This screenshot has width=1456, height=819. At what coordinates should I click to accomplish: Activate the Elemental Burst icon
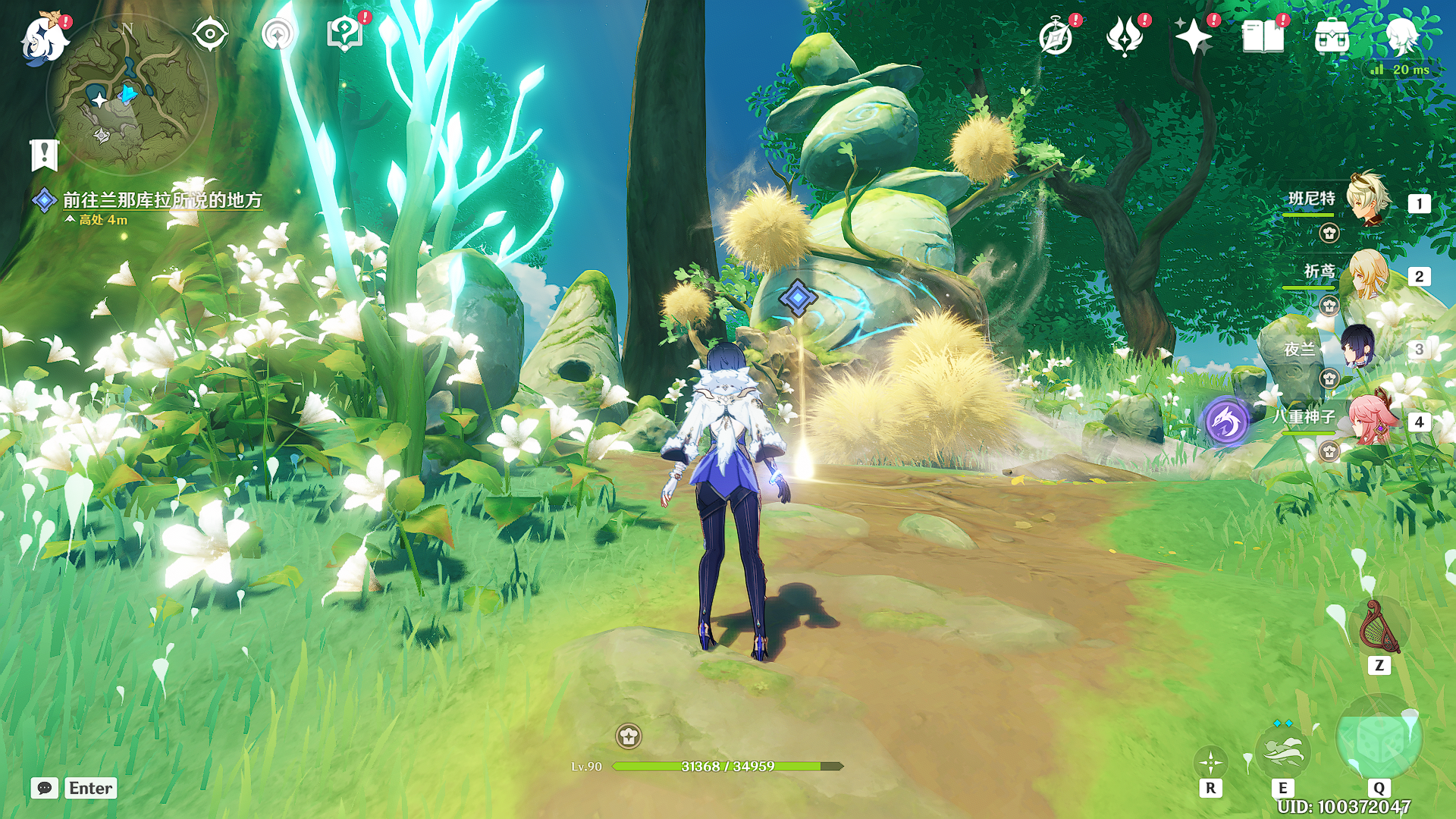1379,739
